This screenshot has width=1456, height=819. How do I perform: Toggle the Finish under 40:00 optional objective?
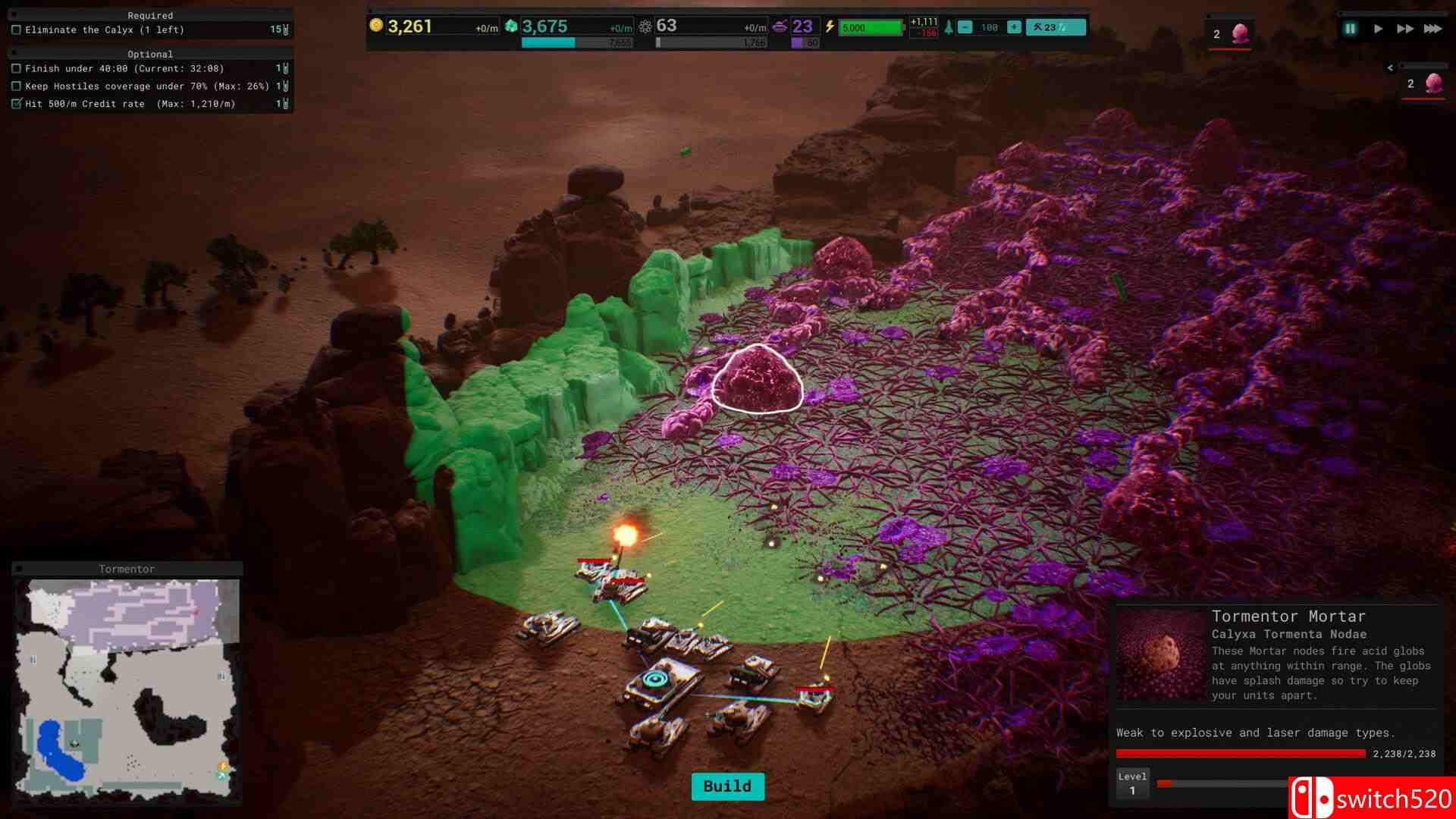point(17,68)
